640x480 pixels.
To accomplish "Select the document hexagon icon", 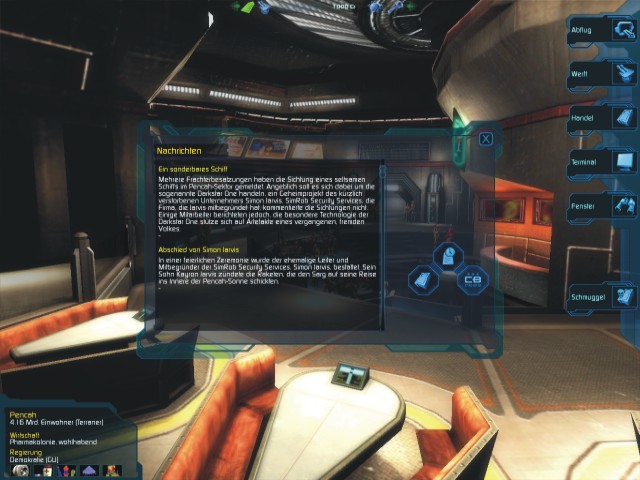I will [x=425, y=279].
